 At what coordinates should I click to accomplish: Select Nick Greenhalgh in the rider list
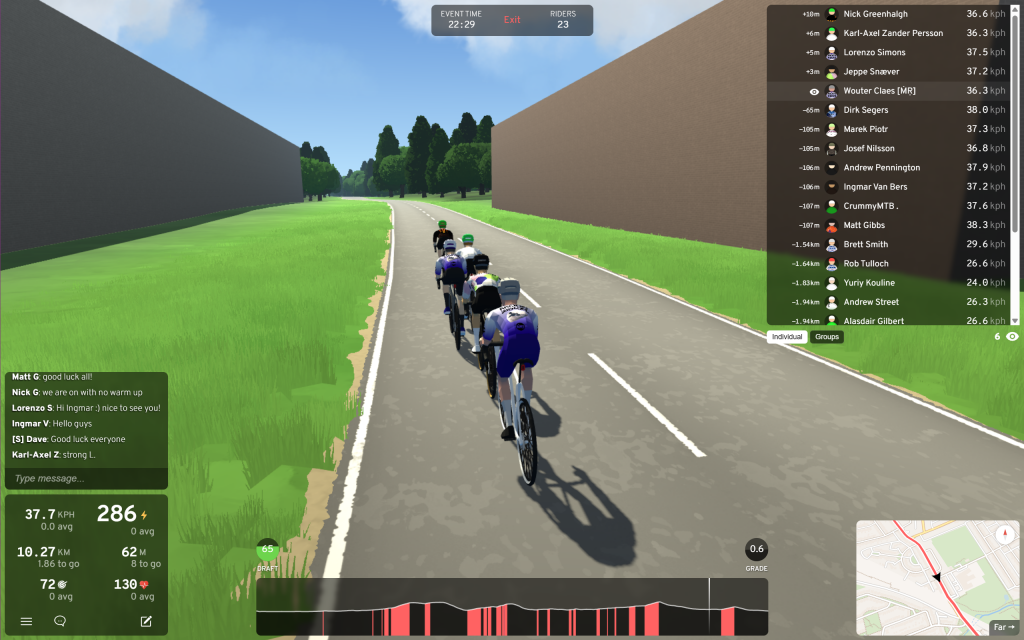coord(876,14)
